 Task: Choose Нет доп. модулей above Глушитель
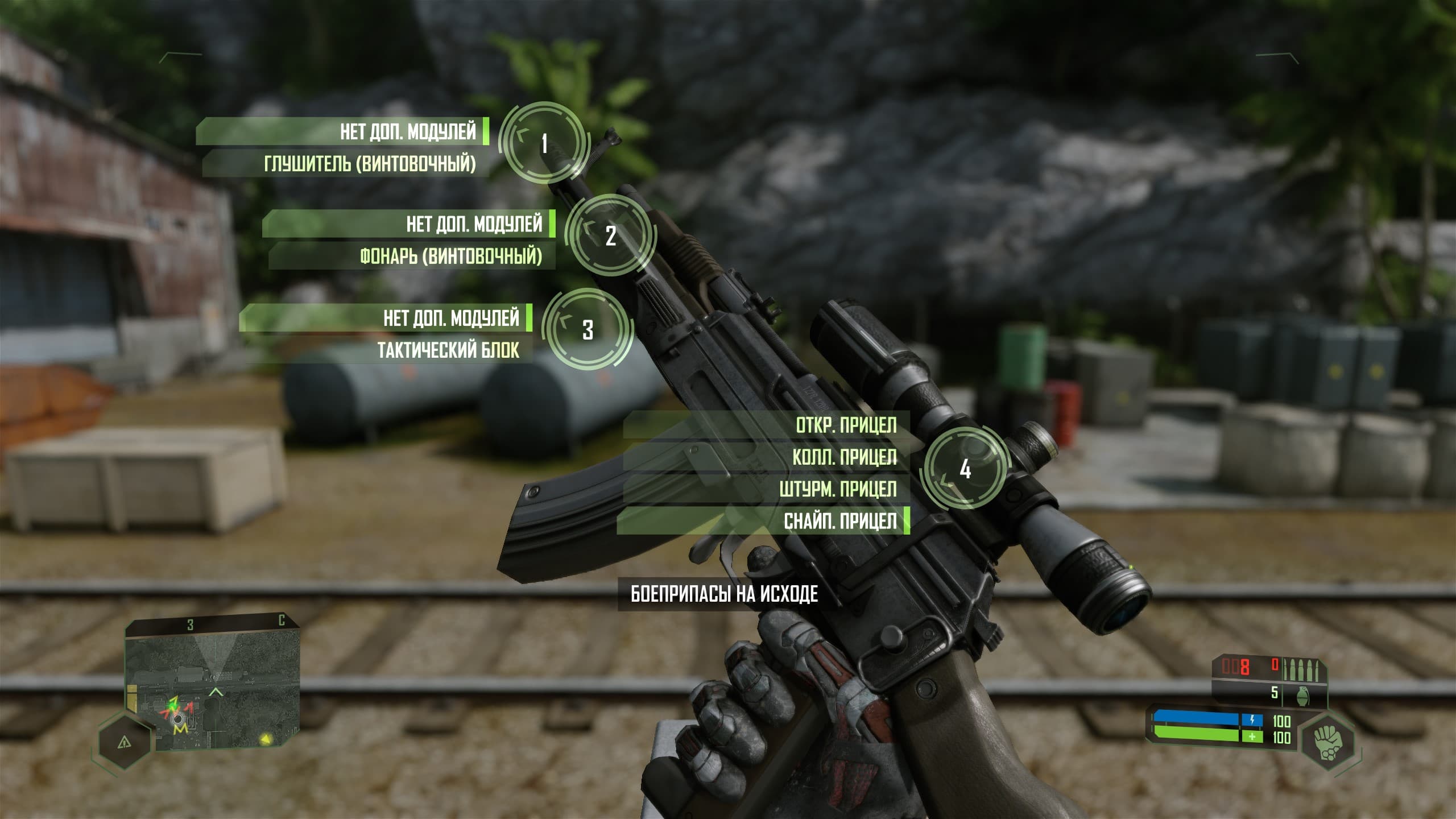(407, 132)
